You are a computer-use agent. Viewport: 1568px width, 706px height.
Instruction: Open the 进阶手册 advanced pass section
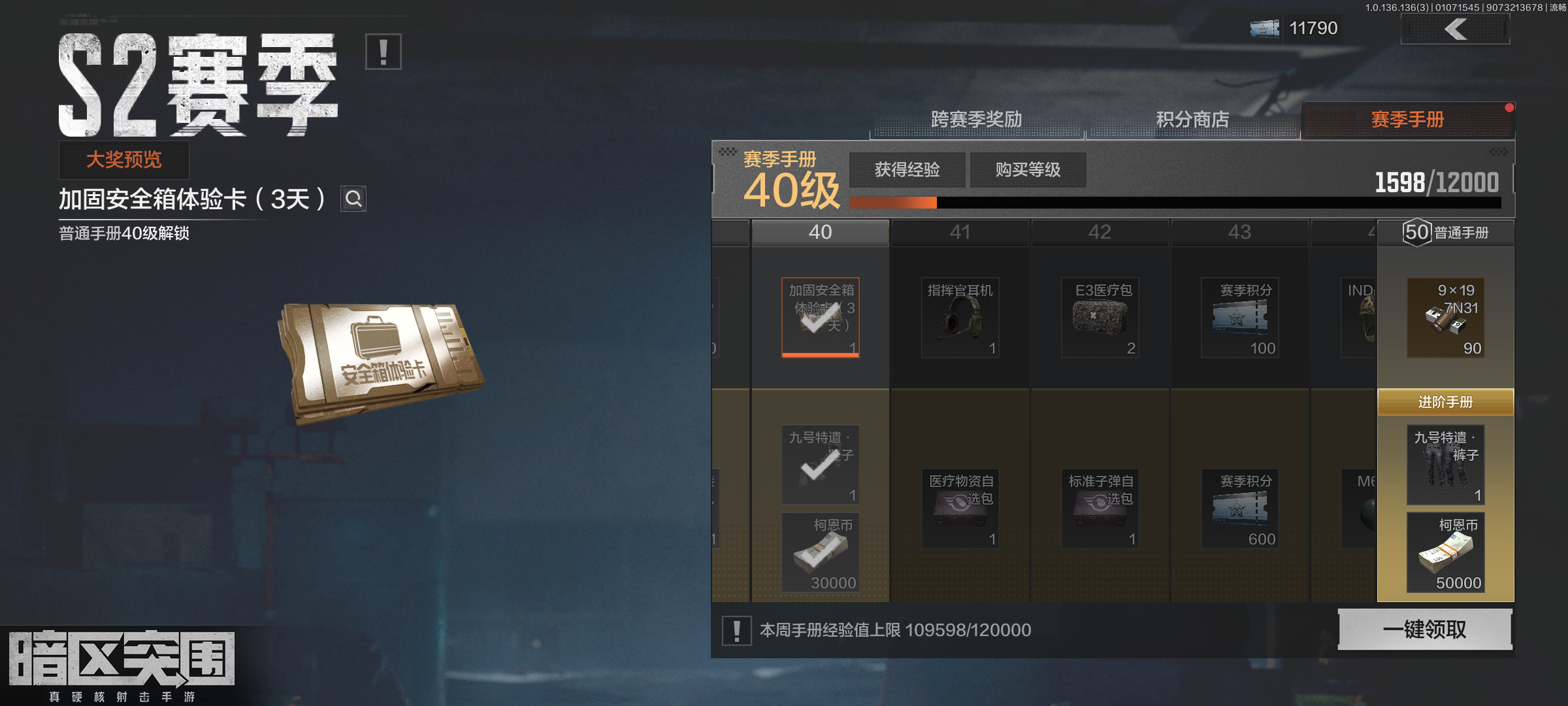pyautogui.click(x=1446, y=403)
